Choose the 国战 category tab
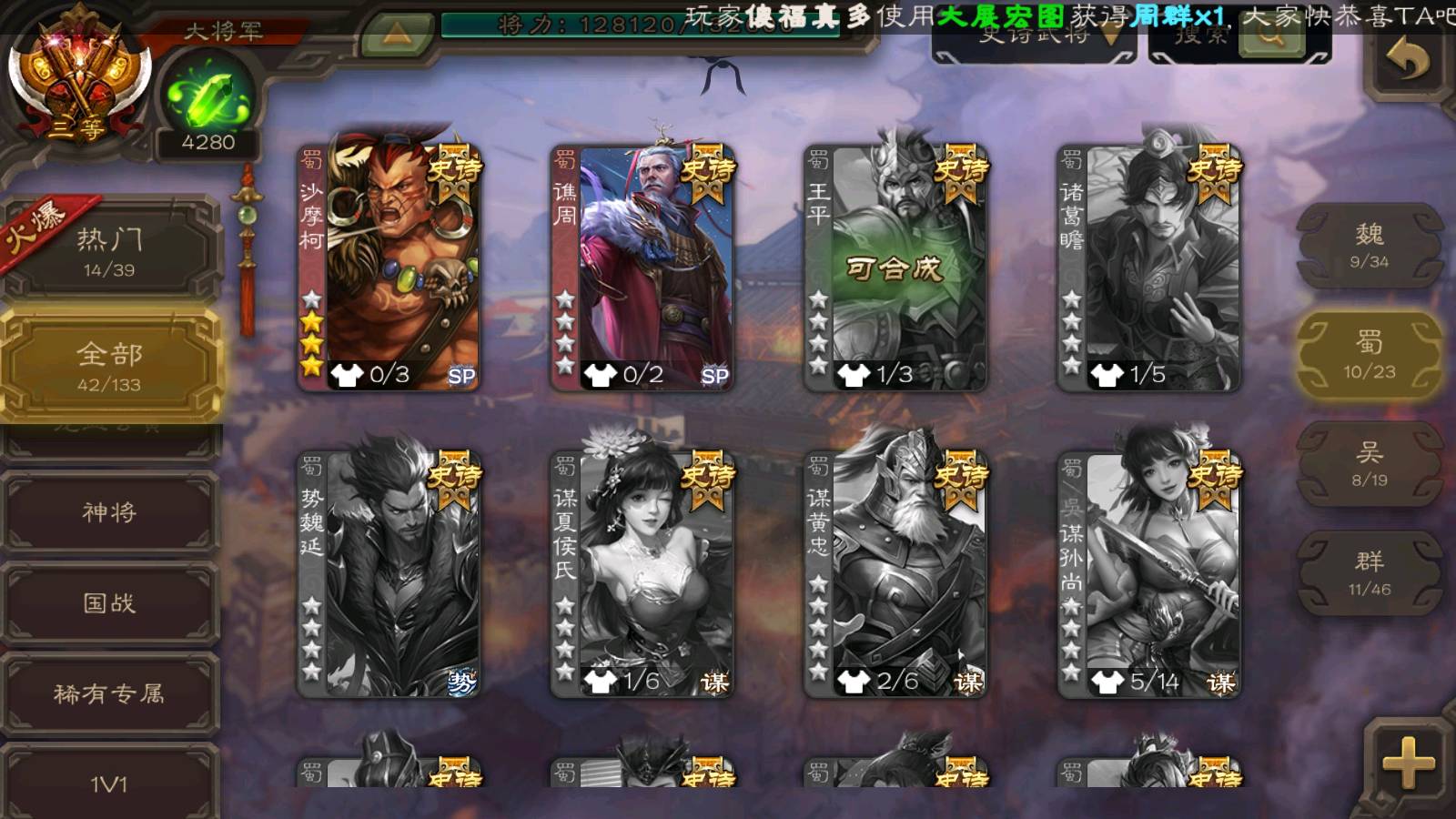The image size is (1456, 819). coord(109,602)
